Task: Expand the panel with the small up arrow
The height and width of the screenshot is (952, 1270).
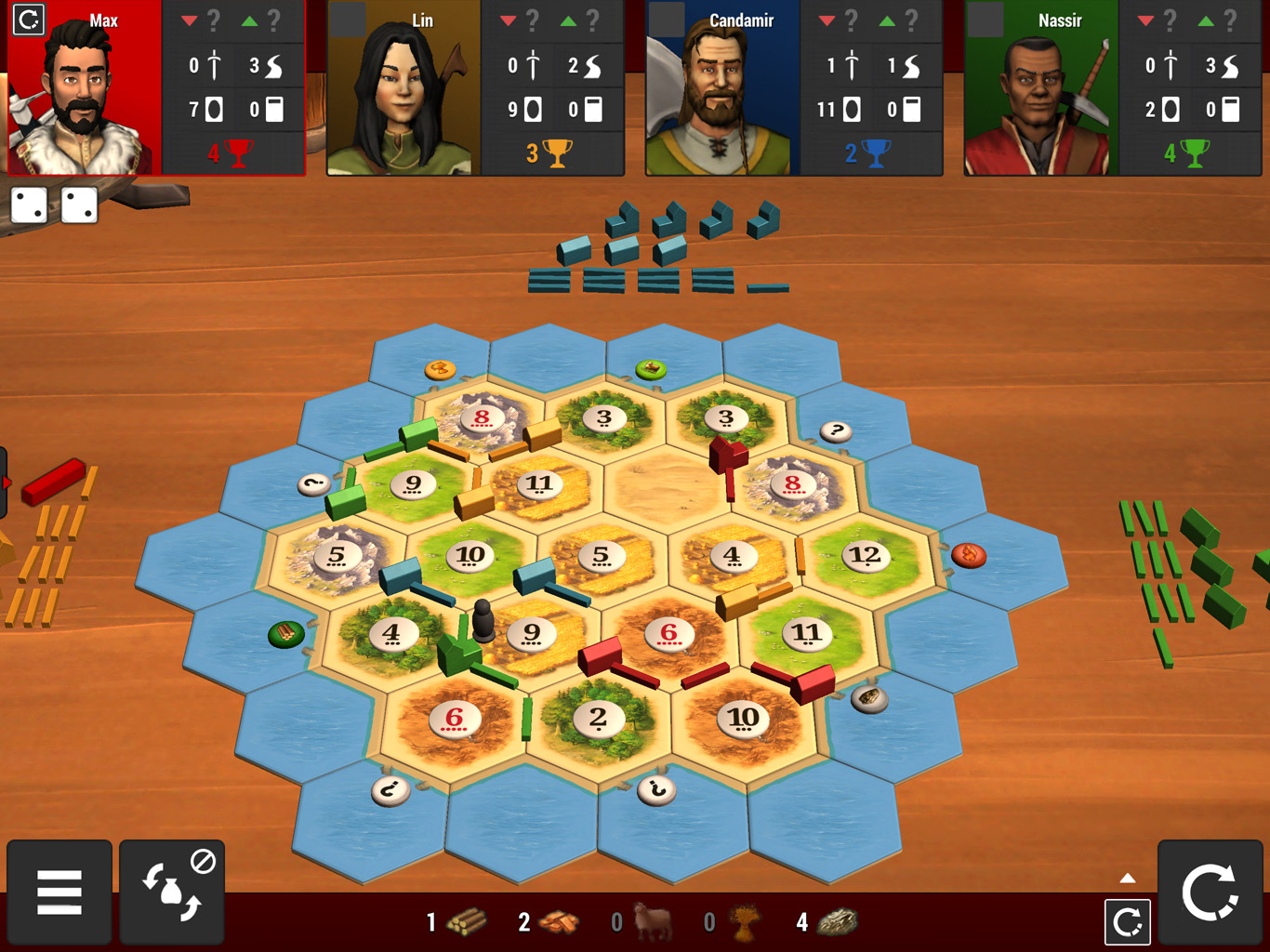Action: click(x=1128, y=879)
